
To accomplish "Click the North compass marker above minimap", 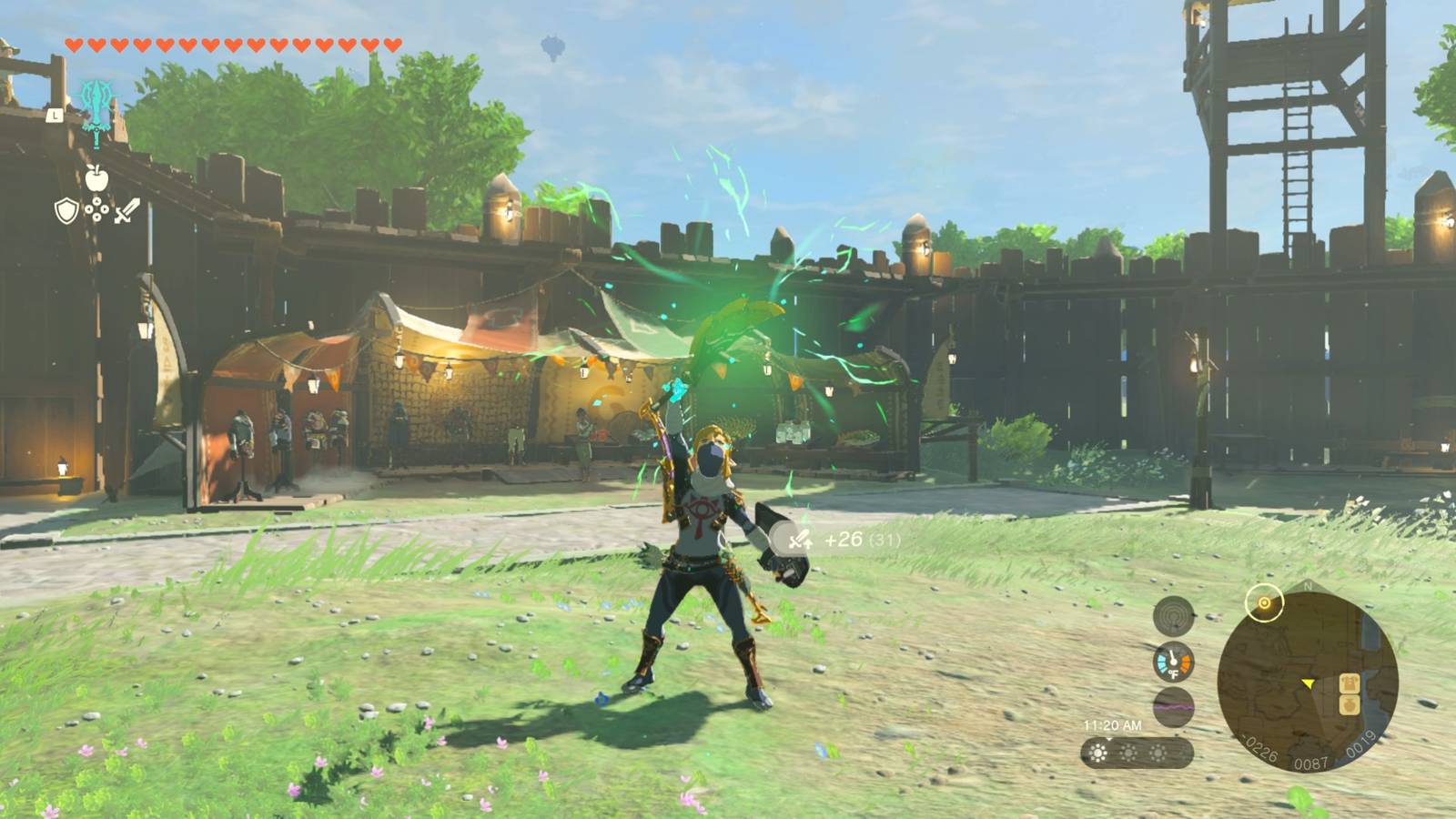I will (x=1308, y=586).
